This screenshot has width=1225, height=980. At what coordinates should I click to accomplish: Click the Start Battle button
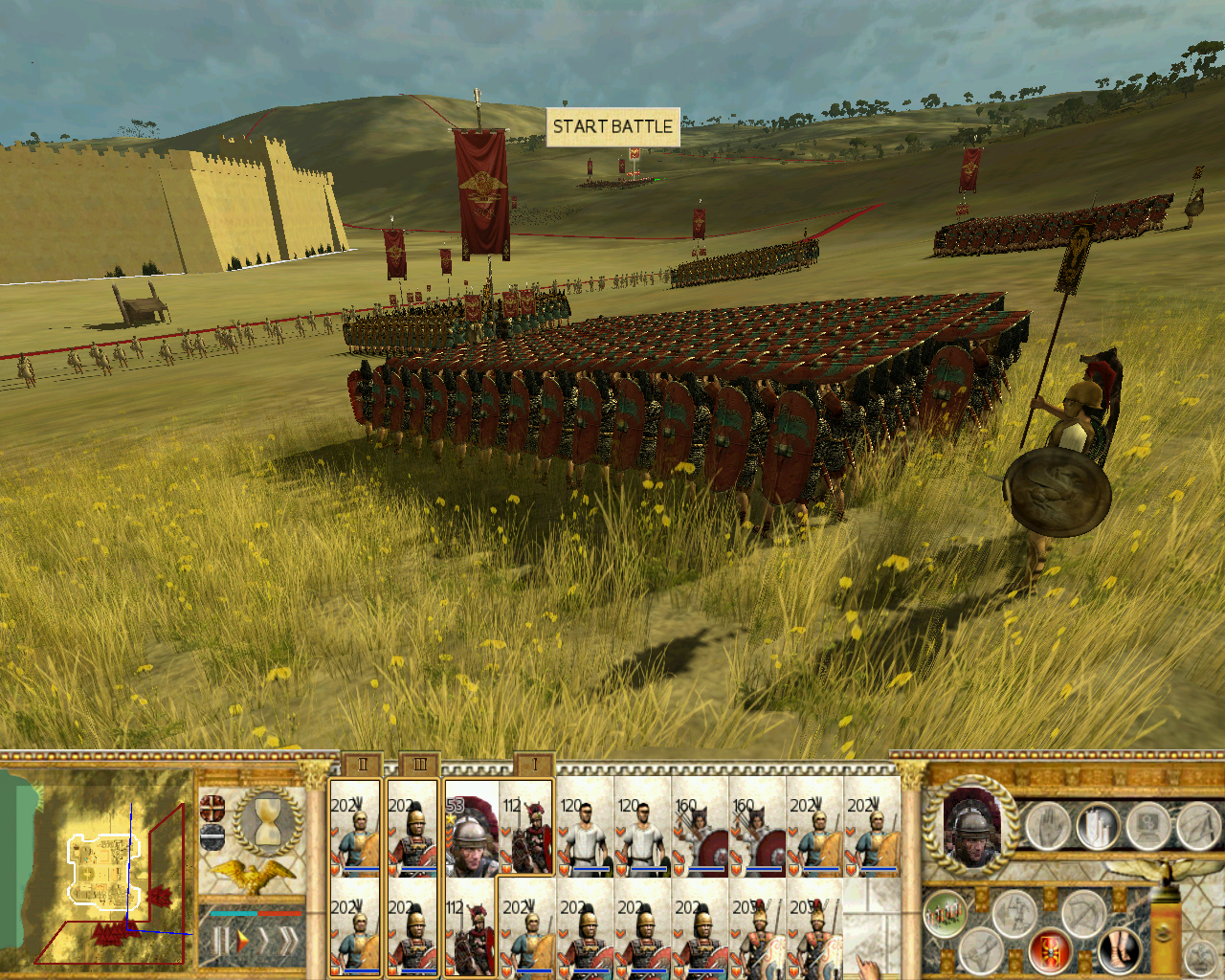[612, 126]
